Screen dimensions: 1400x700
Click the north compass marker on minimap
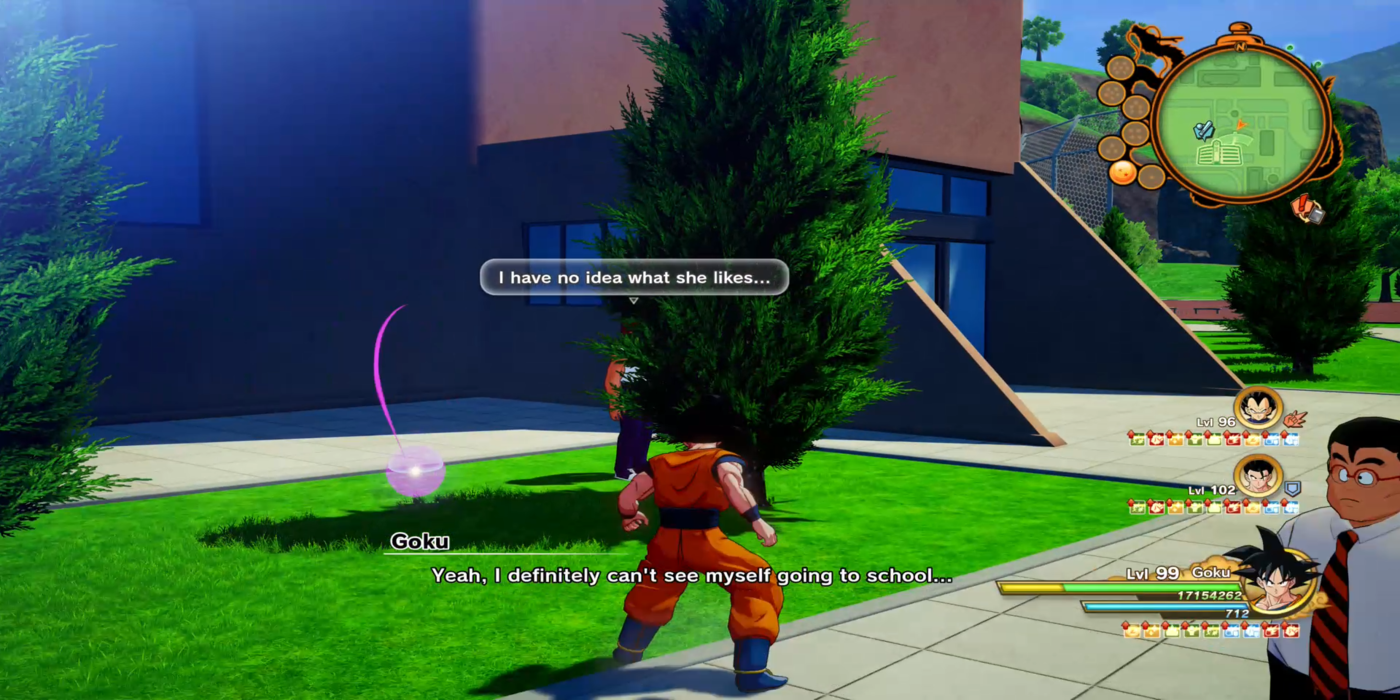1240,46
